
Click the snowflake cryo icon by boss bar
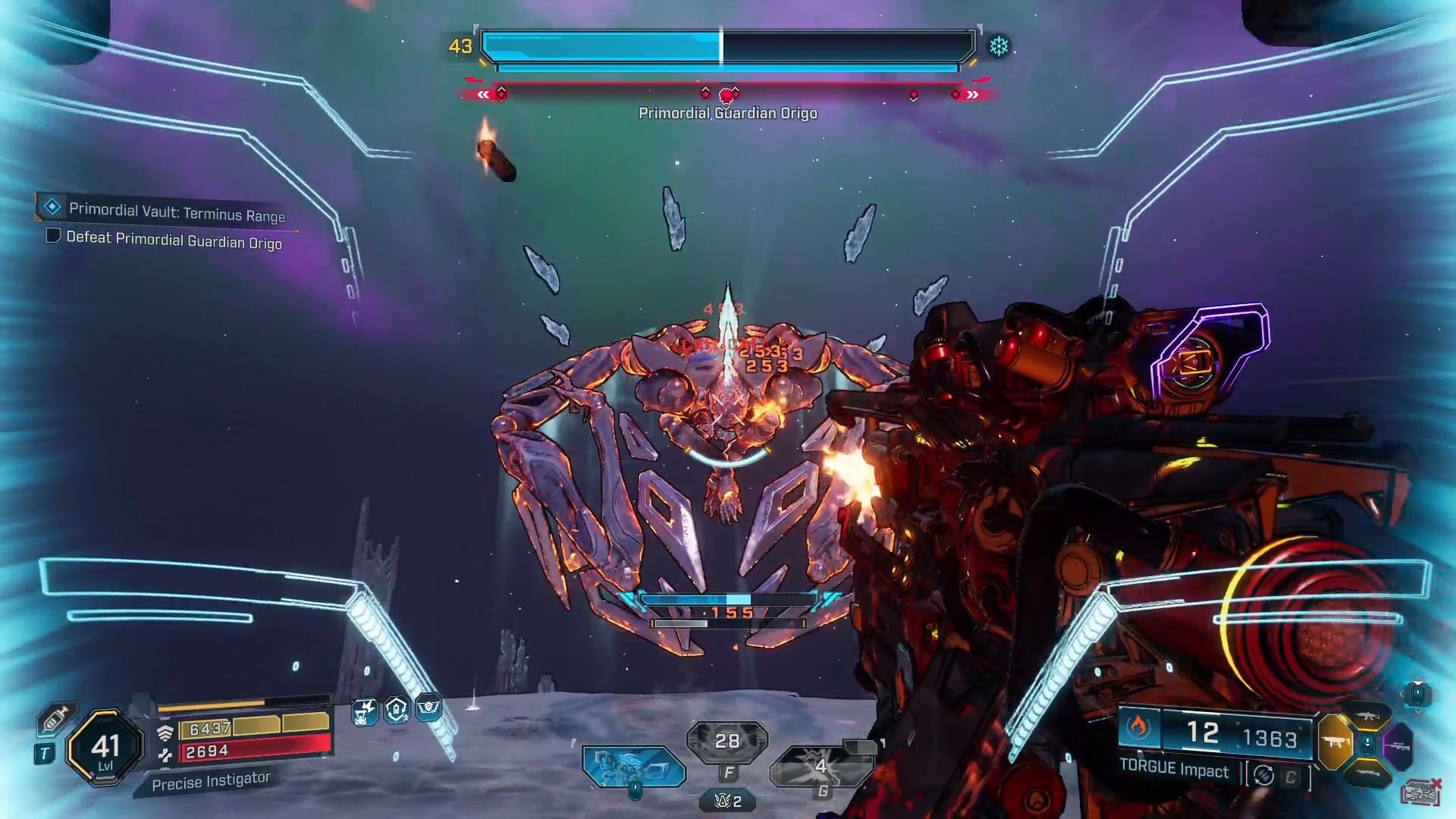[x=999, y=46]
